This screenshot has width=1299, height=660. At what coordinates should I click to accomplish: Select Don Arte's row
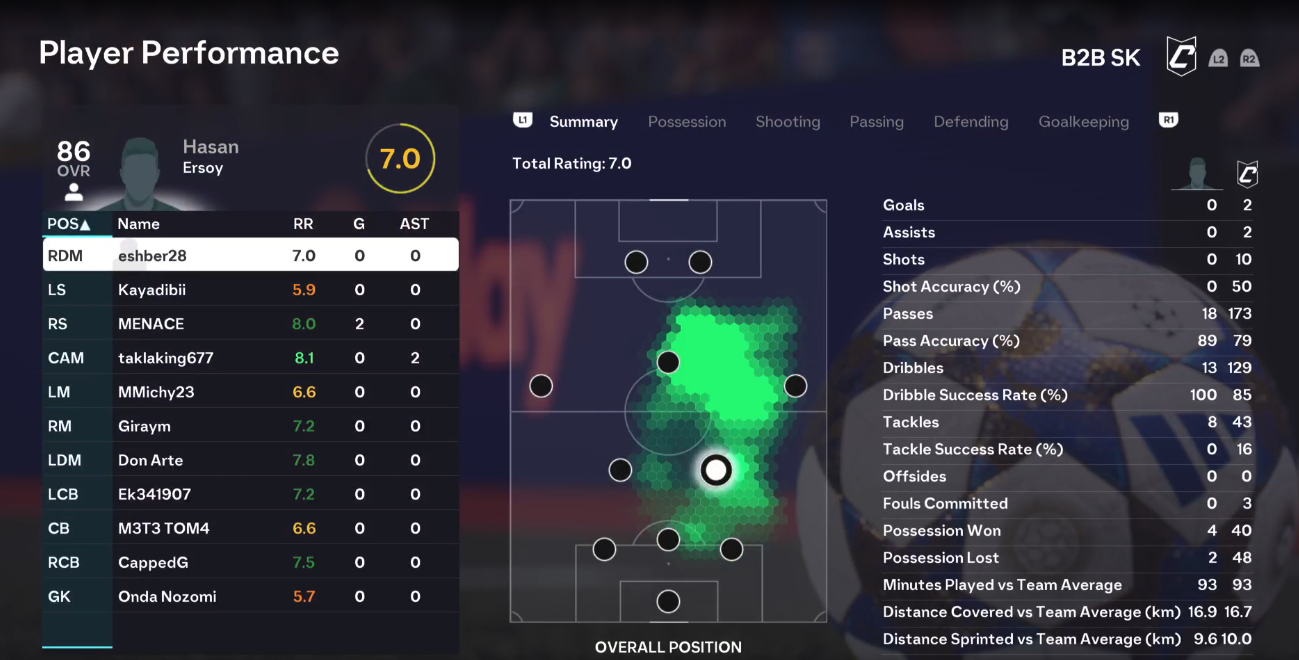pyautogui.click(x=250, y=460)
